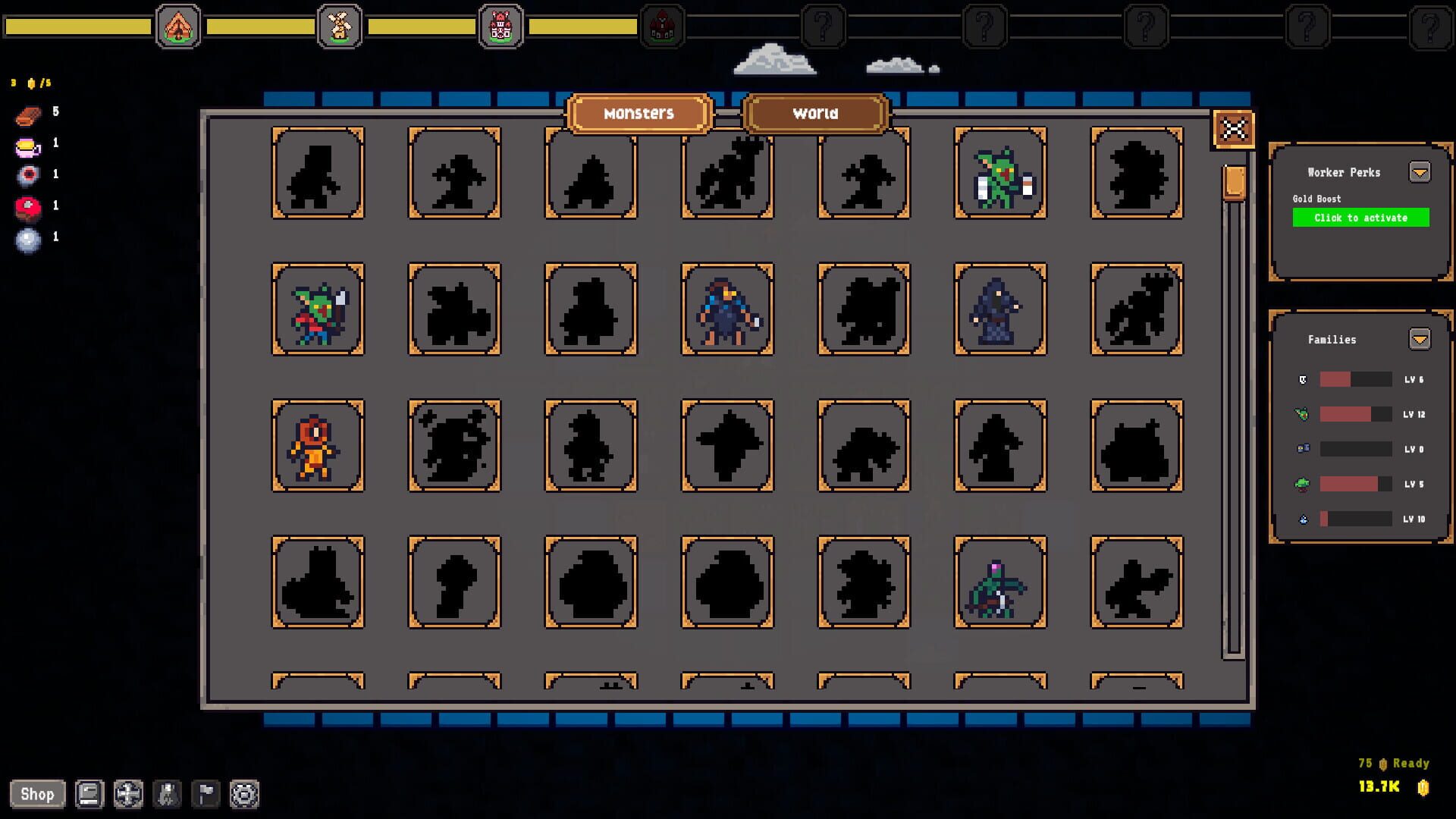Select the windmill milestone icon
1456x819 pixels.
340,25
